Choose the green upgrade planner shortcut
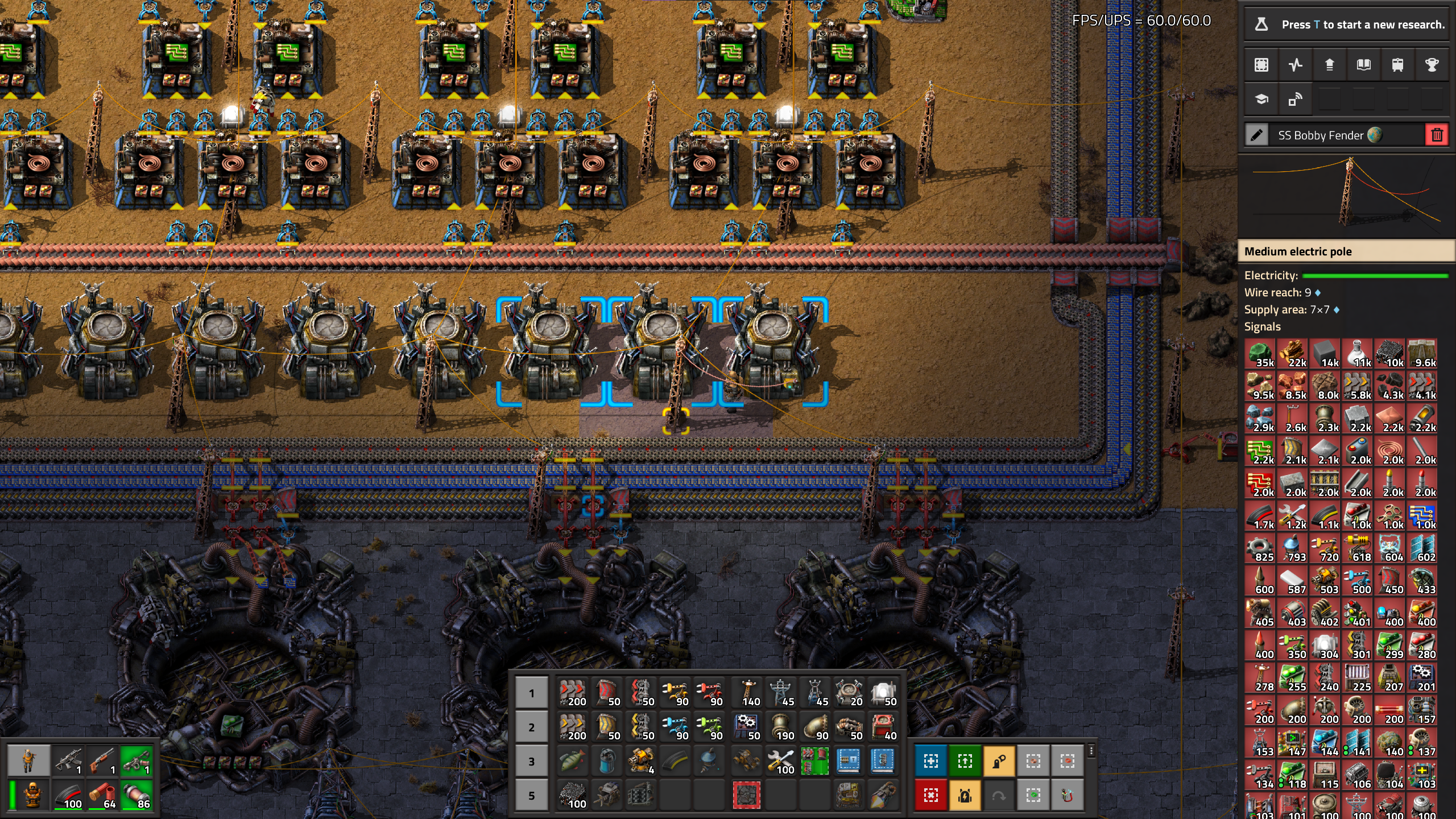The image size is (1456, 819). tap(965, 761)
